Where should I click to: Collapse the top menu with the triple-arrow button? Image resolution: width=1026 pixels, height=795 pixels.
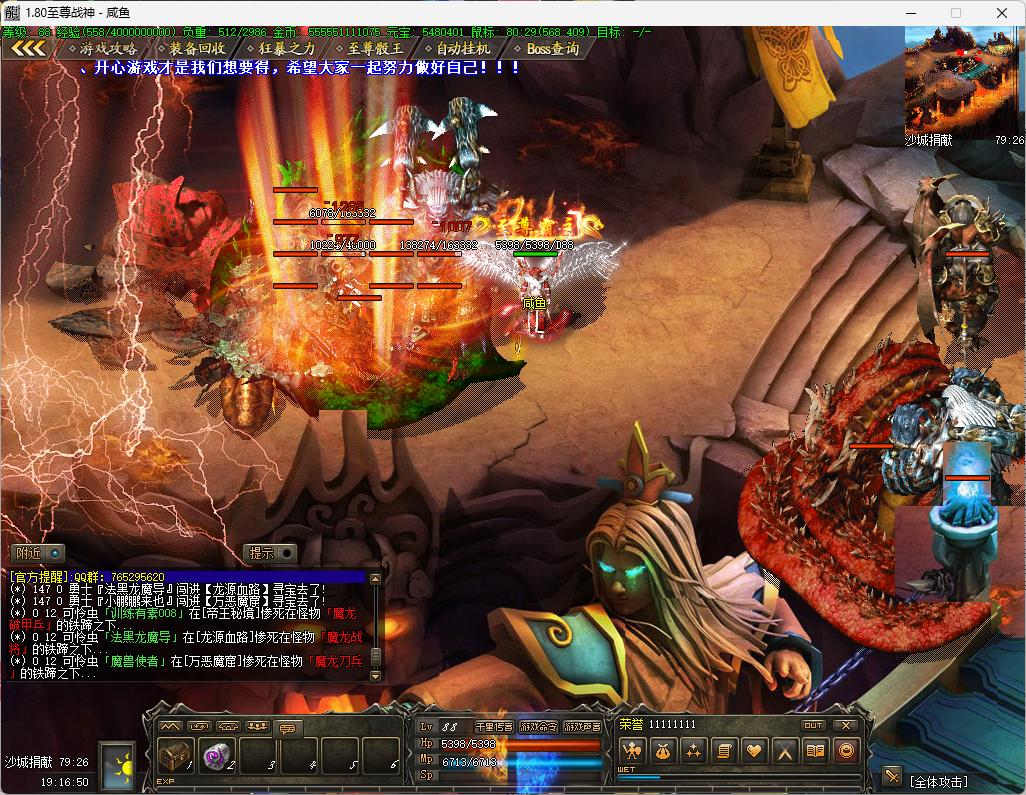coord(28,48)
